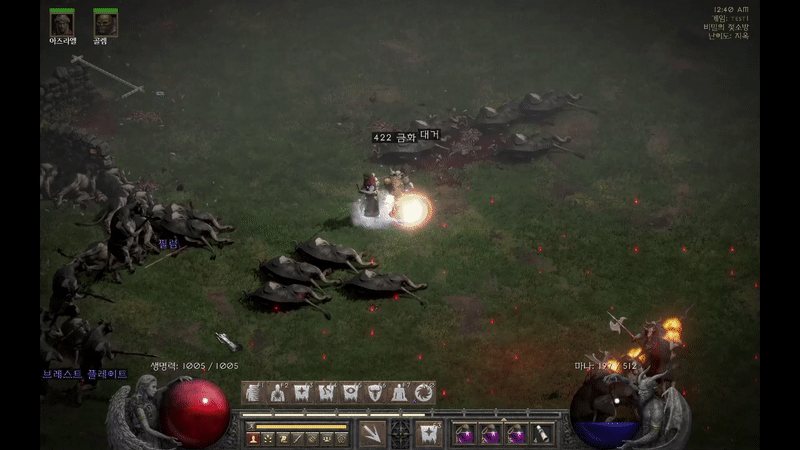Use the swirling vortex skill icon
Viewport: 800px width, 450px height.
click(423, 393)
